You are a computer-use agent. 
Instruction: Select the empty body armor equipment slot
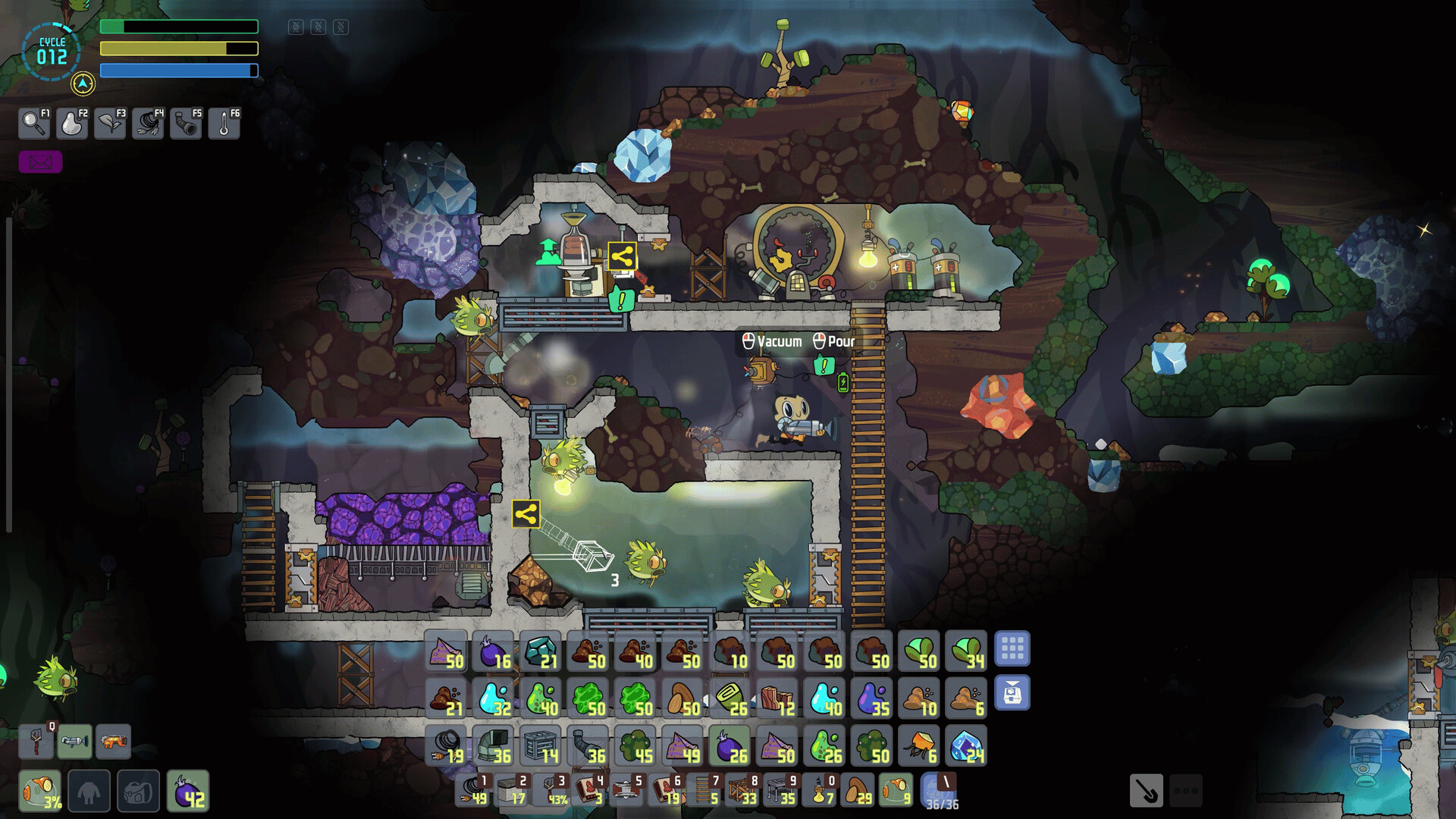click(x=89, y=792)
